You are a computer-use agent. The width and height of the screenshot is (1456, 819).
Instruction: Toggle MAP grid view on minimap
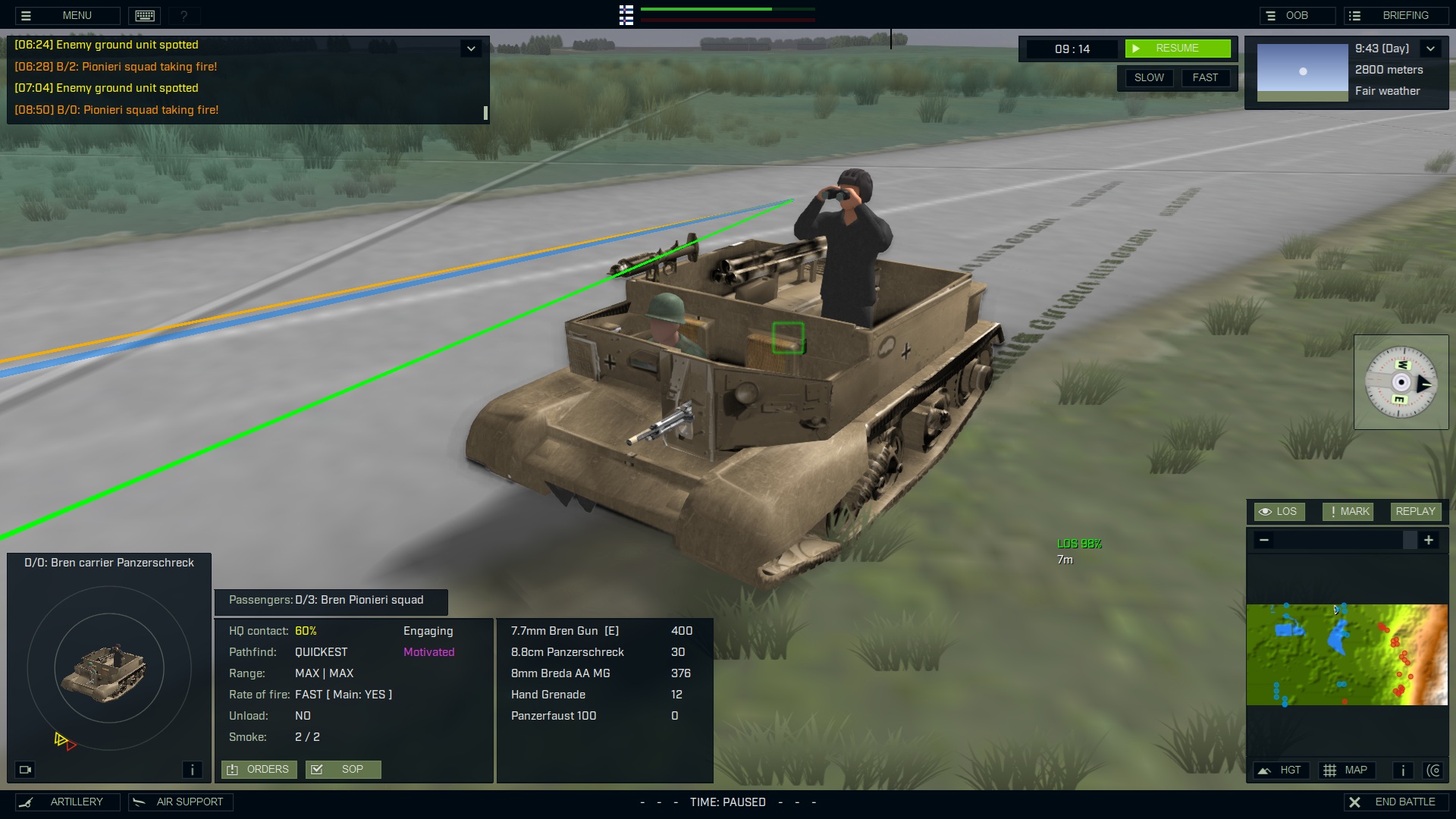click(1348, 770)
